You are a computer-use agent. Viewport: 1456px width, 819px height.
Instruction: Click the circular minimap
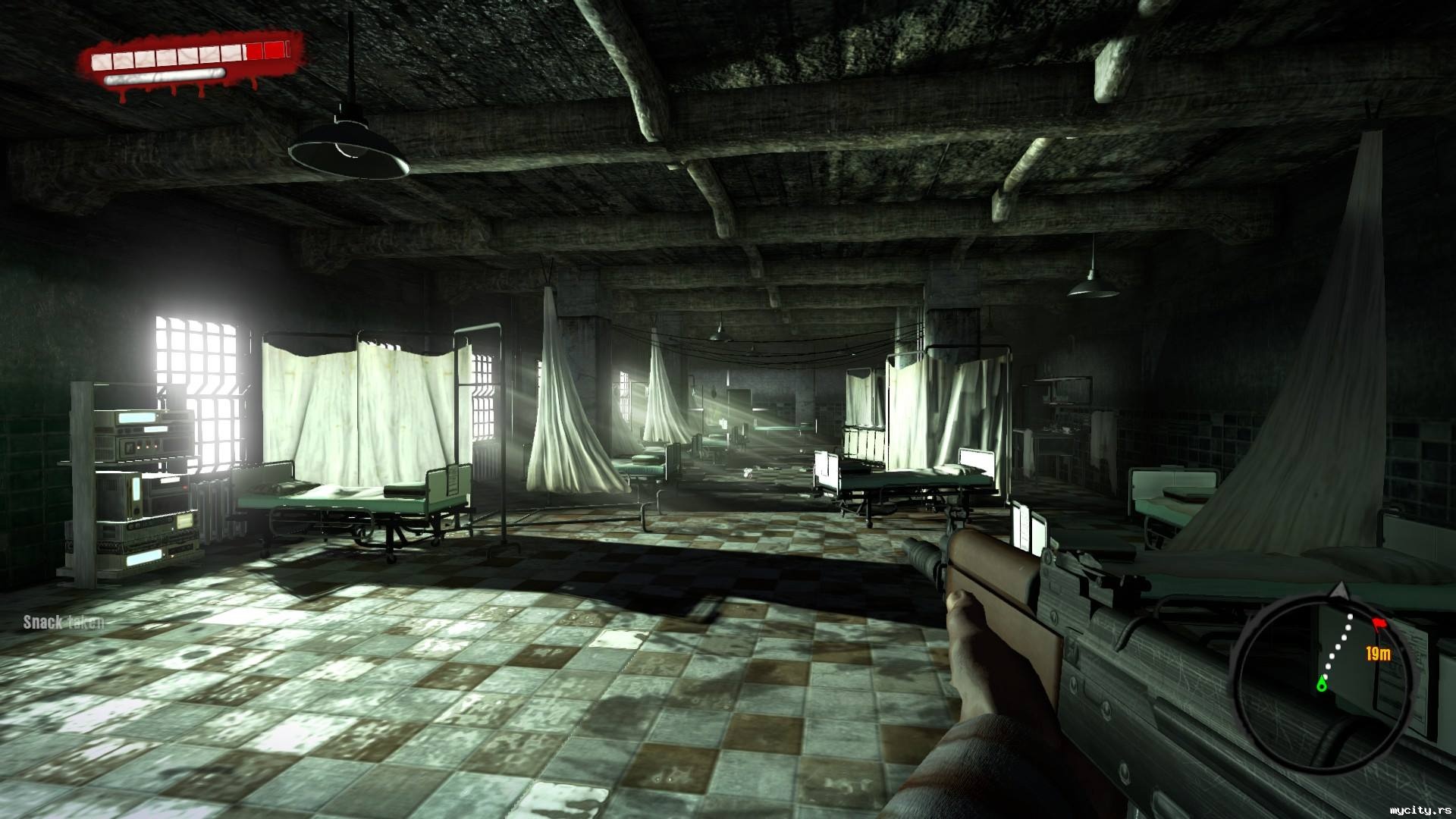[1325, 666]
